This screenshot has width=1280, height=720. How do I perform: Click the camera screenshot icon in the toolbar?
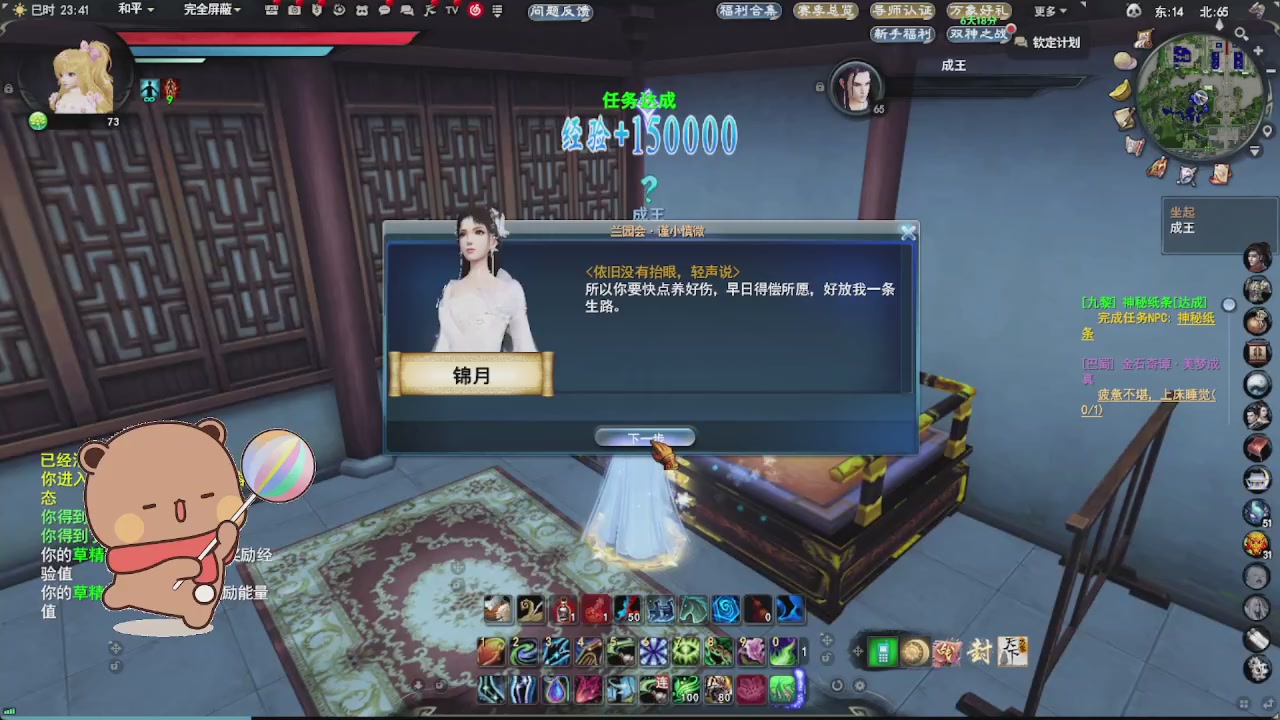(x=293, y=11)
